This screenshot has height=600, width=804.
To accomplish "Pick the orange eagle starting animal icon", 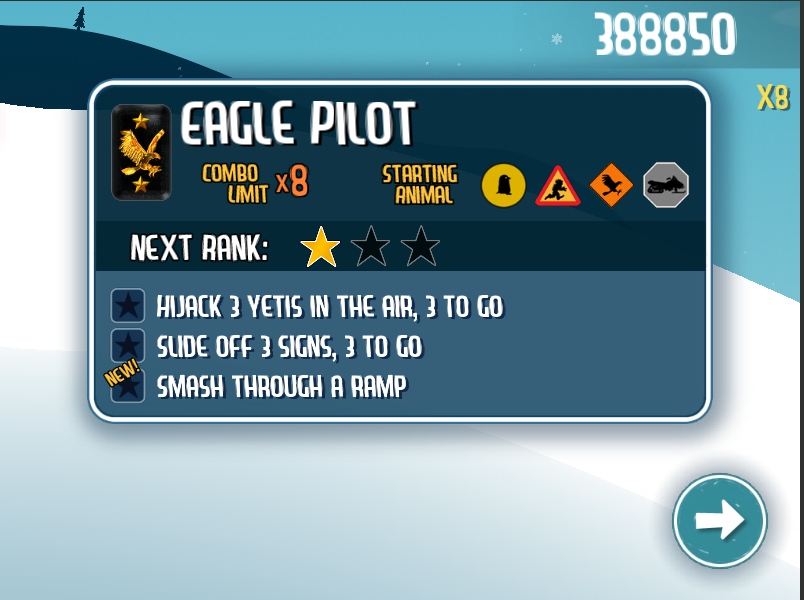I will 611,185.
